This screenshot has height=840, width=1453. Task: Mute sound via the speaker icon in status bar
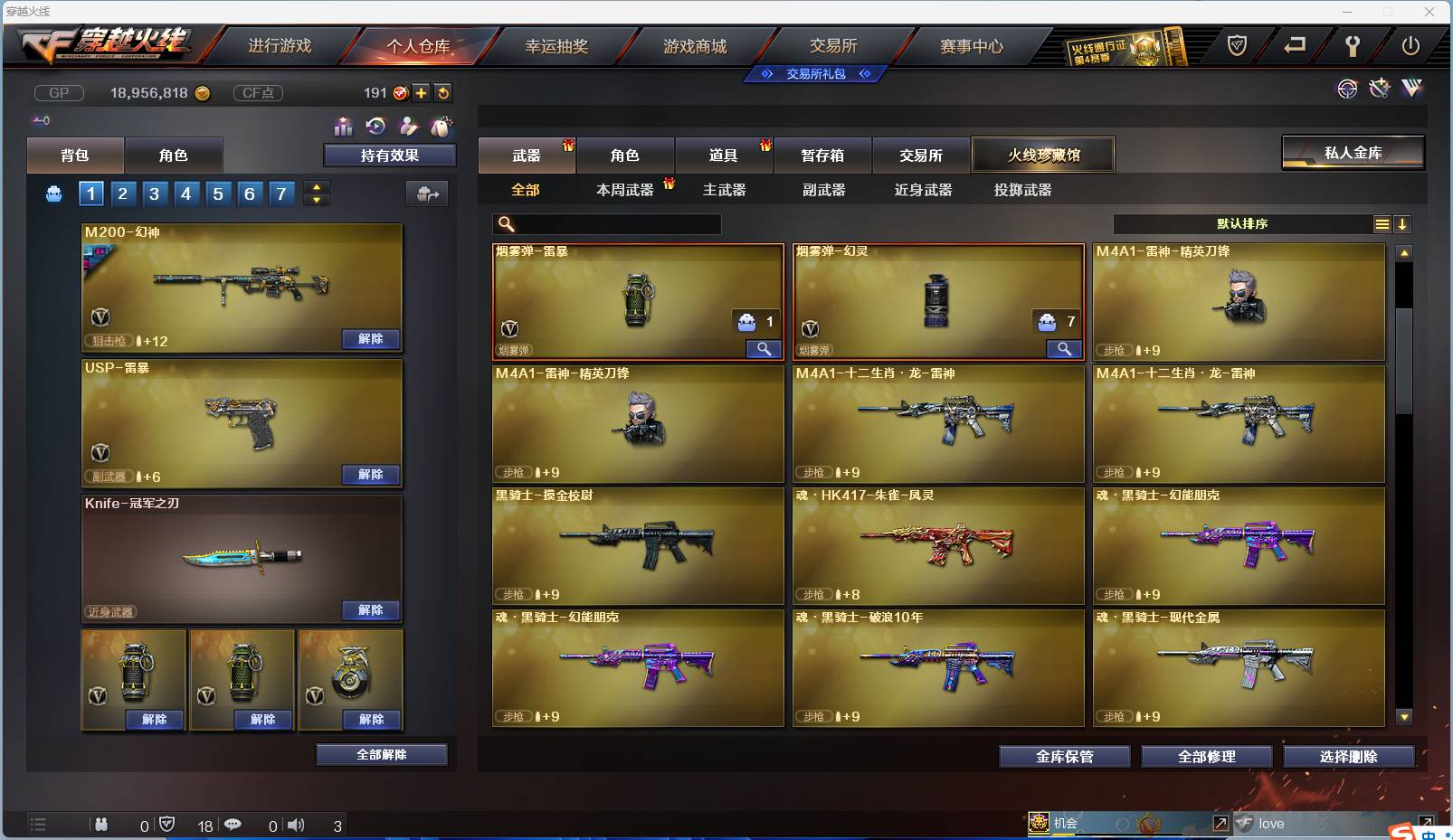(x=294, y=825)
